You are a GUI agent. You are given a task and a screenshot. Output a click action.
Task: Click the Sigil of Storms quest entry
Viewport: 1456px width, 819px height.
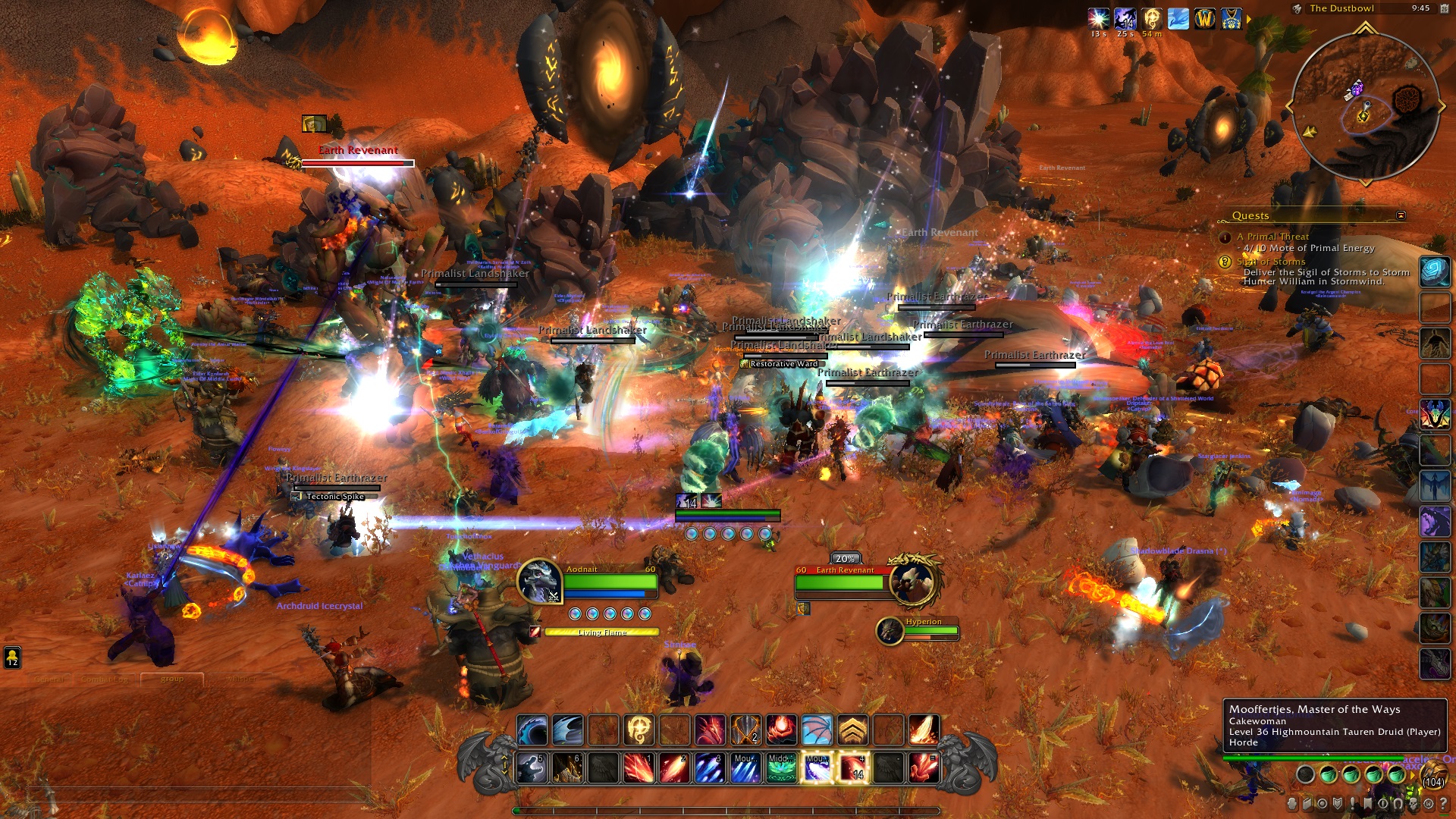1271,262
